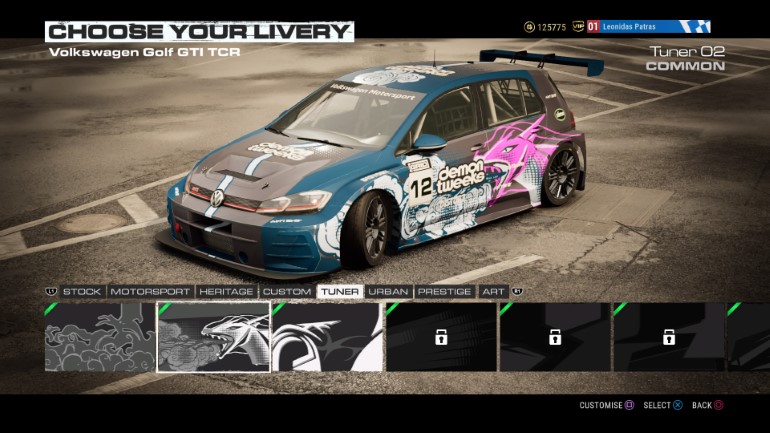Select the grey swirl pattern livery thumbnail
The width and height of the screenshot is (770, 433).
[x=99, y=337]
